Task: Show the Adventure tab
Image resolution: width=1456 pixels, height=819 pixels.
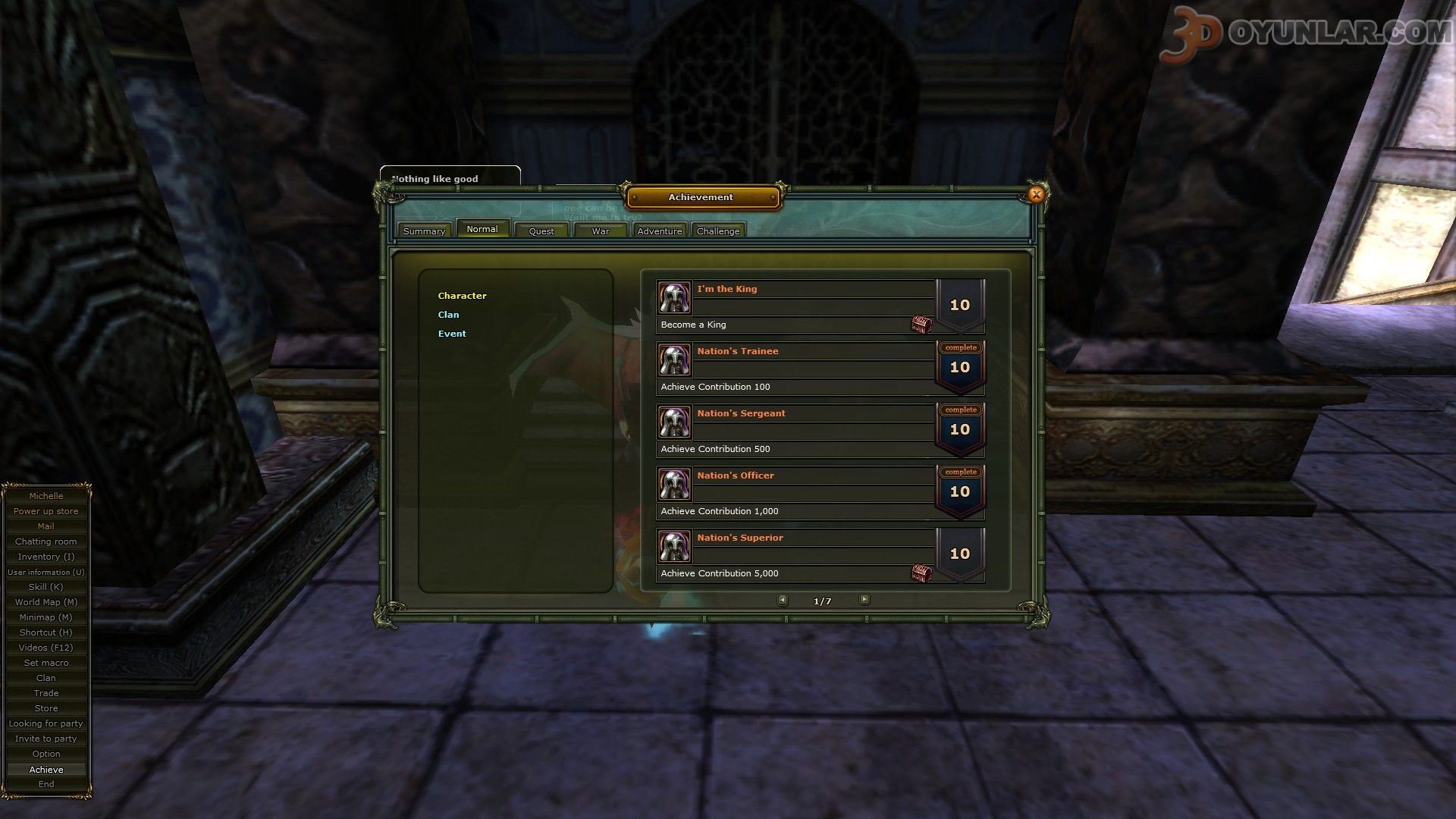Action: pos(659,231)
